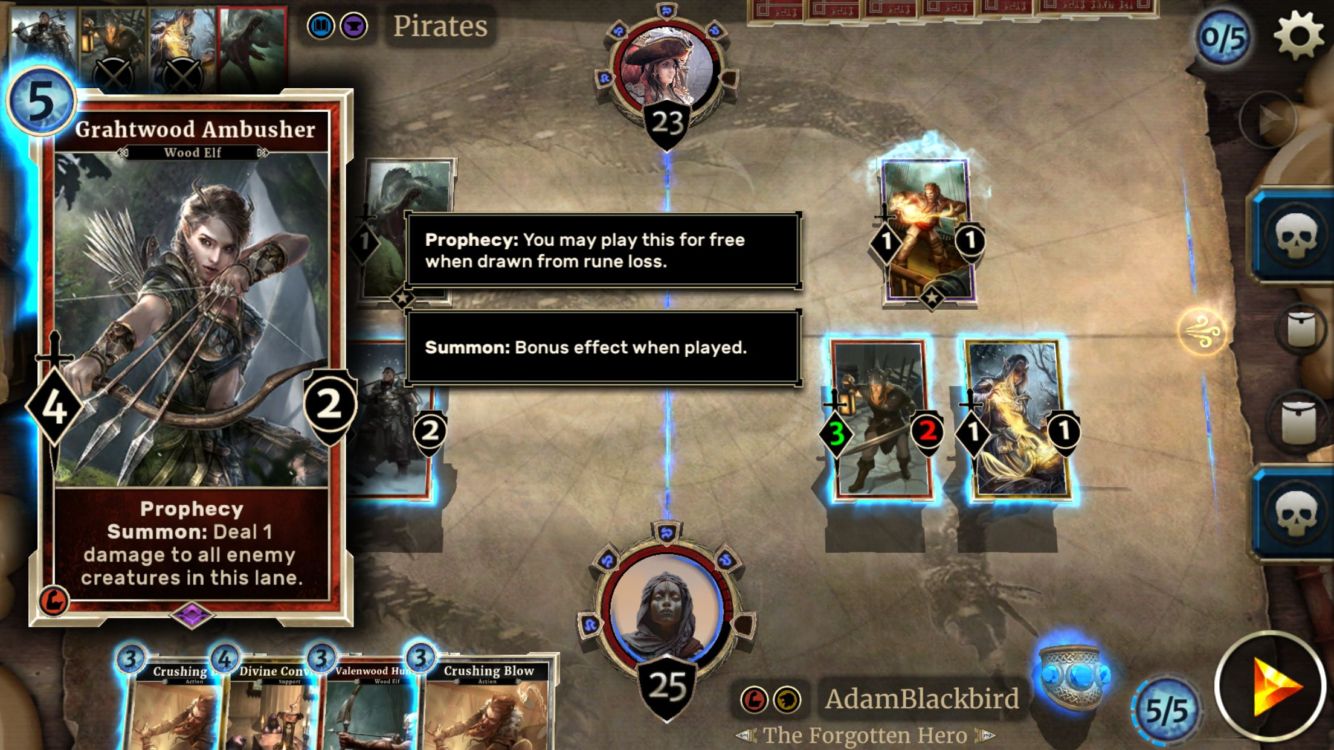Image resolution: width=1334 pixels, height=750 pixels.
Task: Select your 3-power, 2-health swordsman creature
Action: [x=880, y=420]
